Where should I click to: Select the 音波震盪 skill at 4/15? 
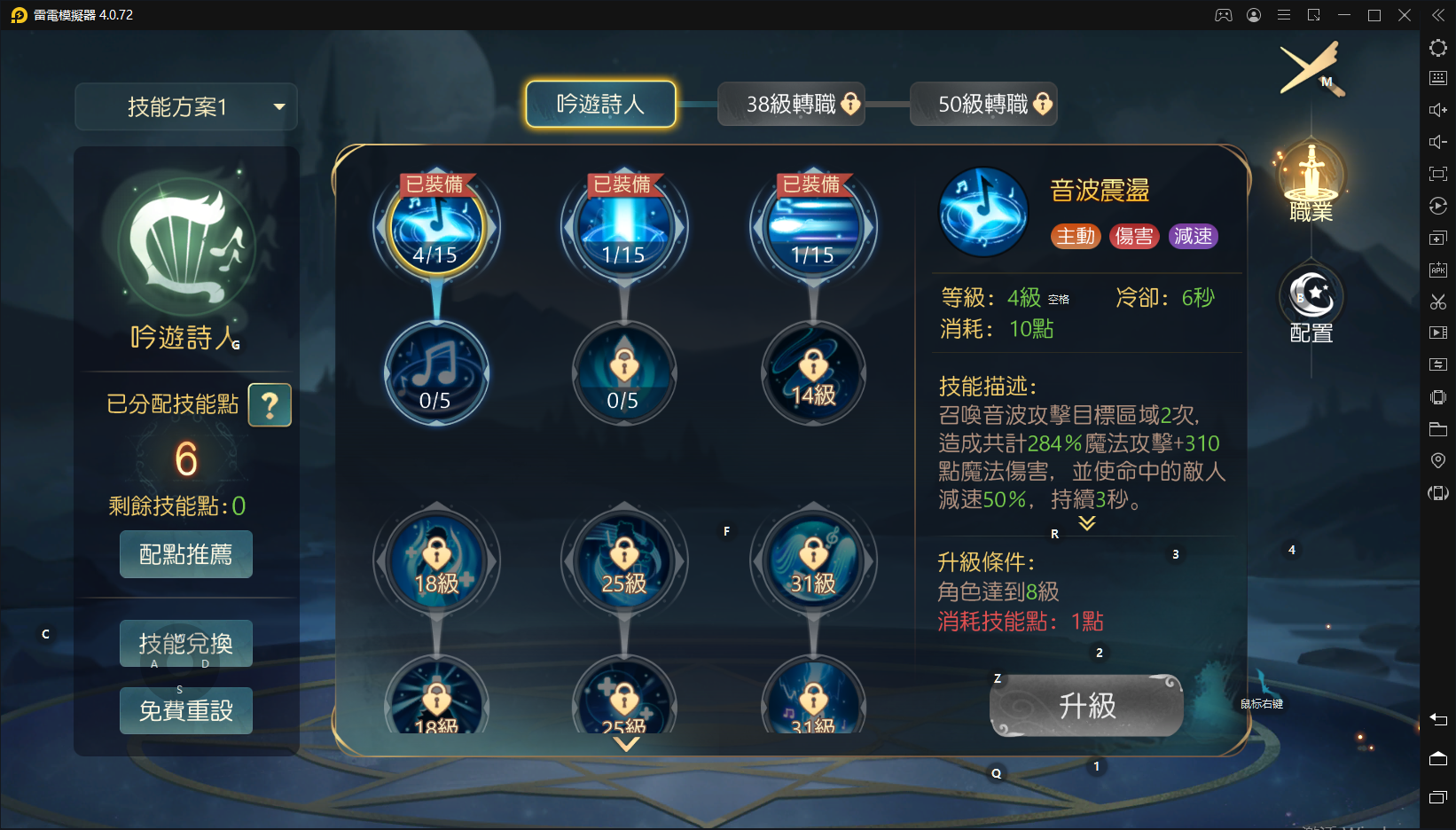click(435, 228)
